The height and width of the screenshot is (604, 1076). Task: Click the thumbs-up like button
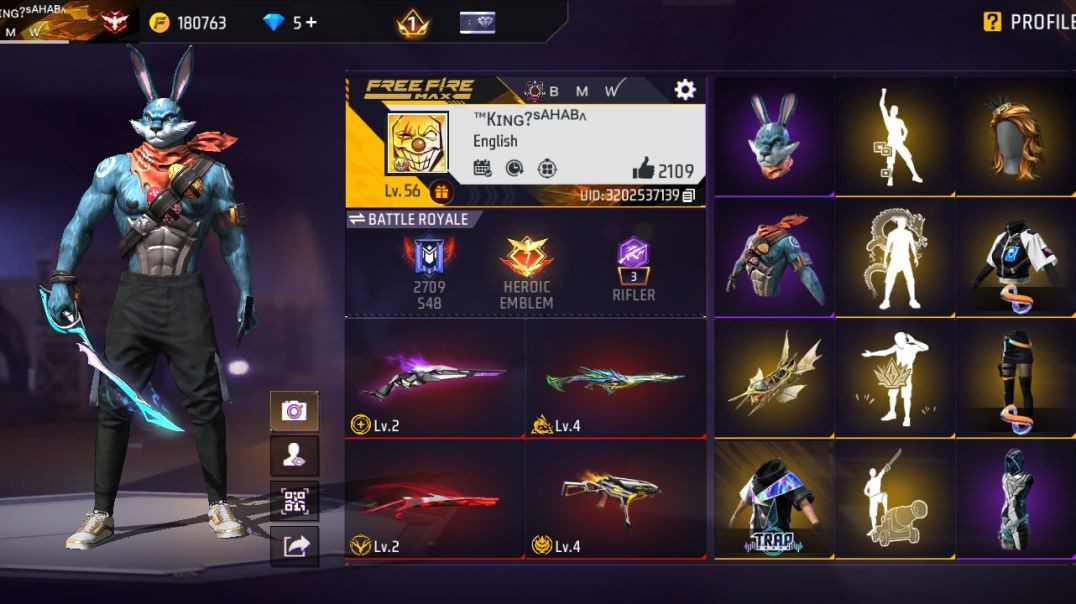tap(643, 169)
